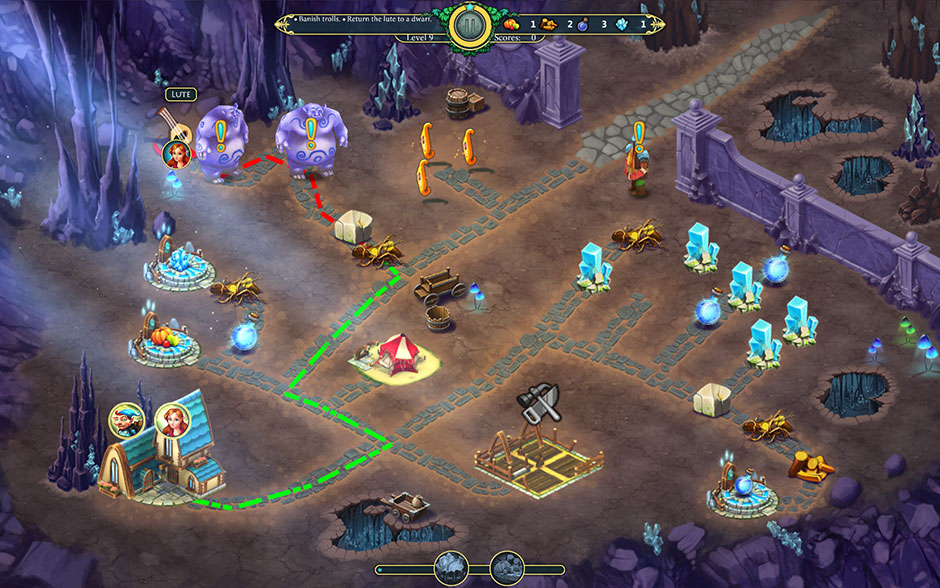Screen dimensions: 940x588
Task: Activate the rock pile bonus on the bottom bar
Action: pos(507,570)
